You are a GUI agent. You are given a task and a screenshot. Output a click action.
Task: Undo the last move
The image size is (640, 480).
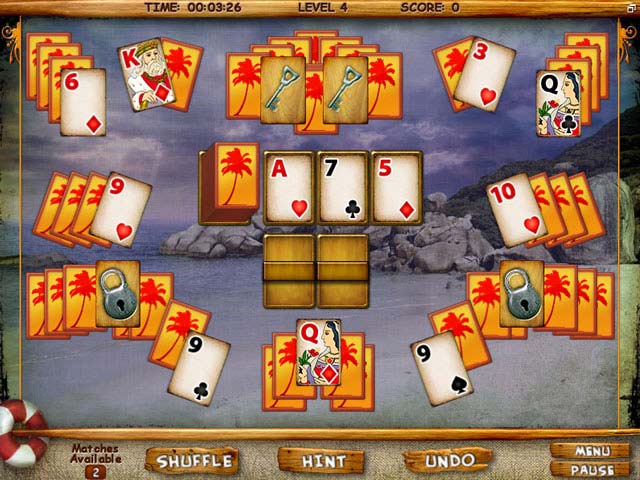(449, 460)
